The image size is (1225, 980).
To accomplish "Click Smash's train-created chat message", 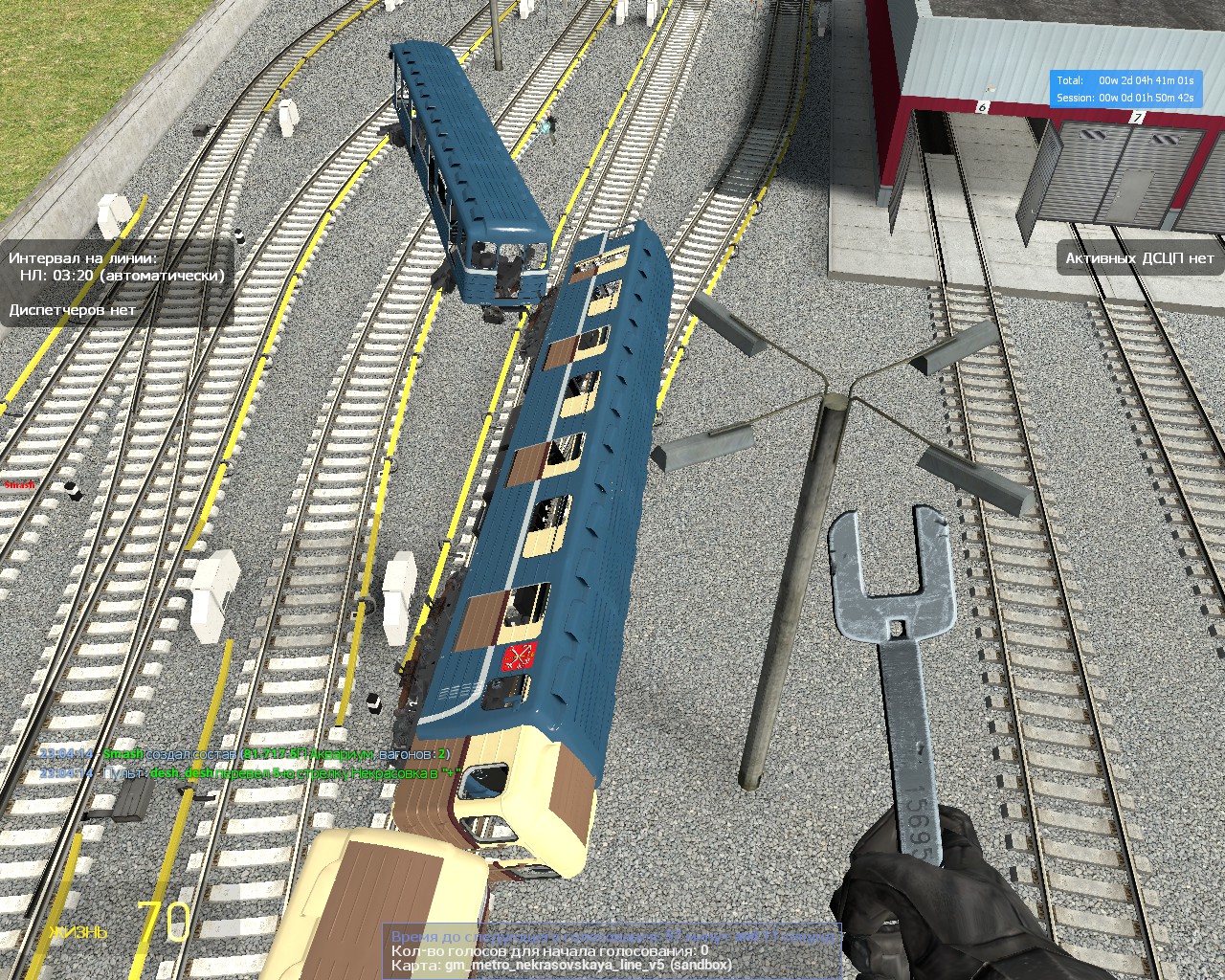I will tap(244, 754).
